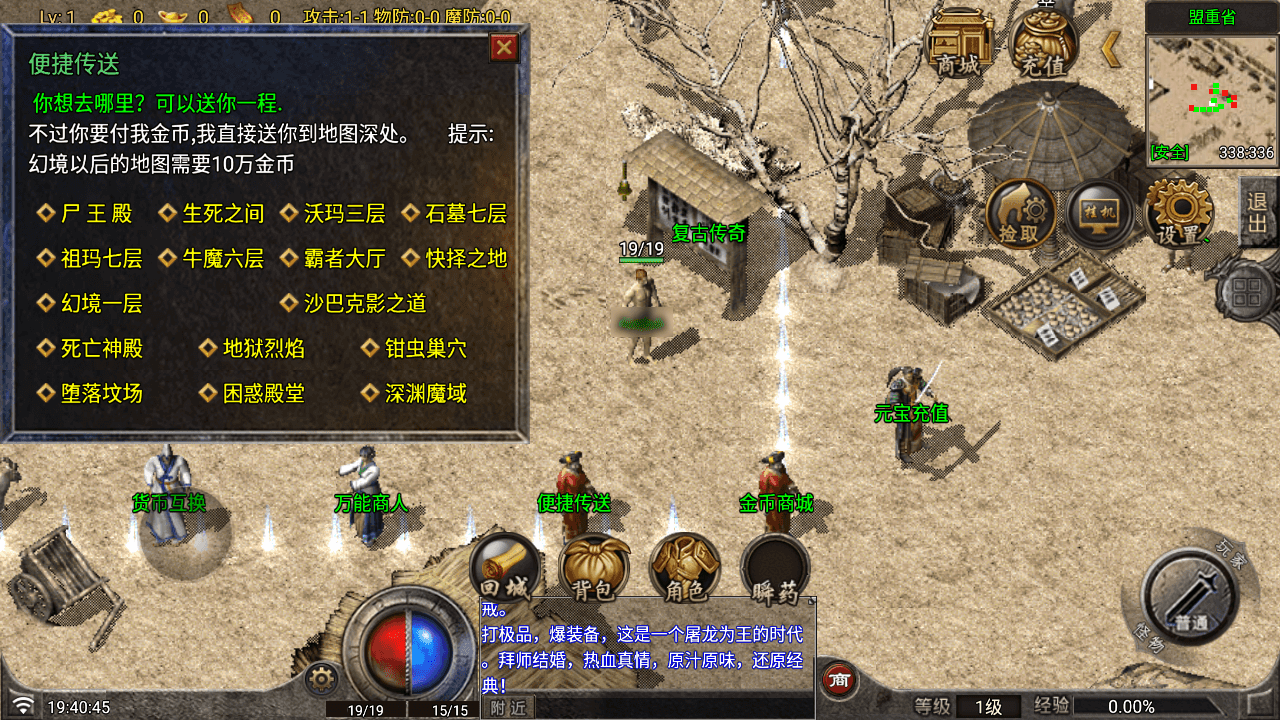
Task: Open the 充值 recharge menu
Action: coord(1044,44)
